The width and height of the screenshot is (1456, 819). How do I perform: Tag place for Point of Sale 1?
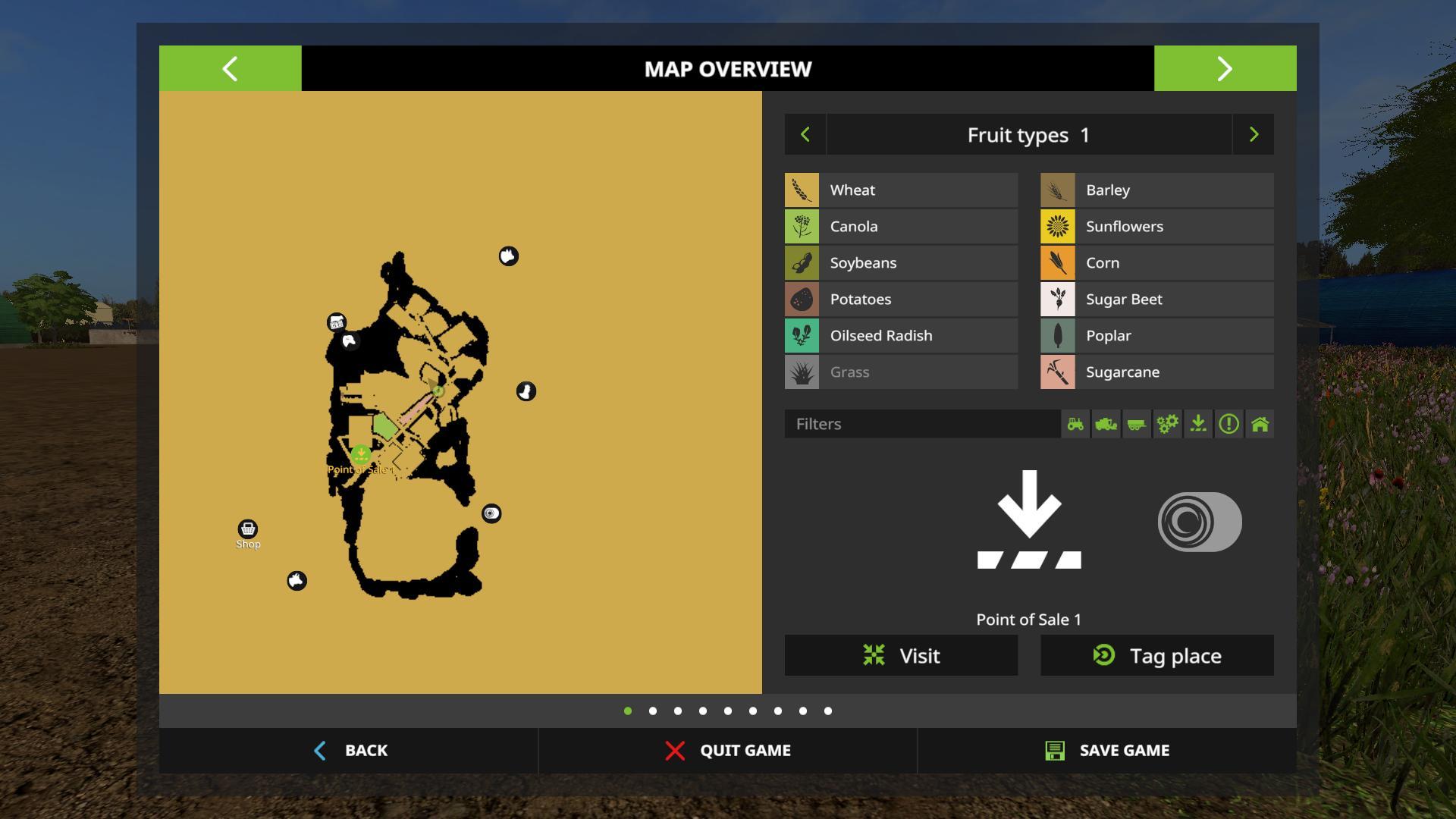click(x=1156, y=655)
